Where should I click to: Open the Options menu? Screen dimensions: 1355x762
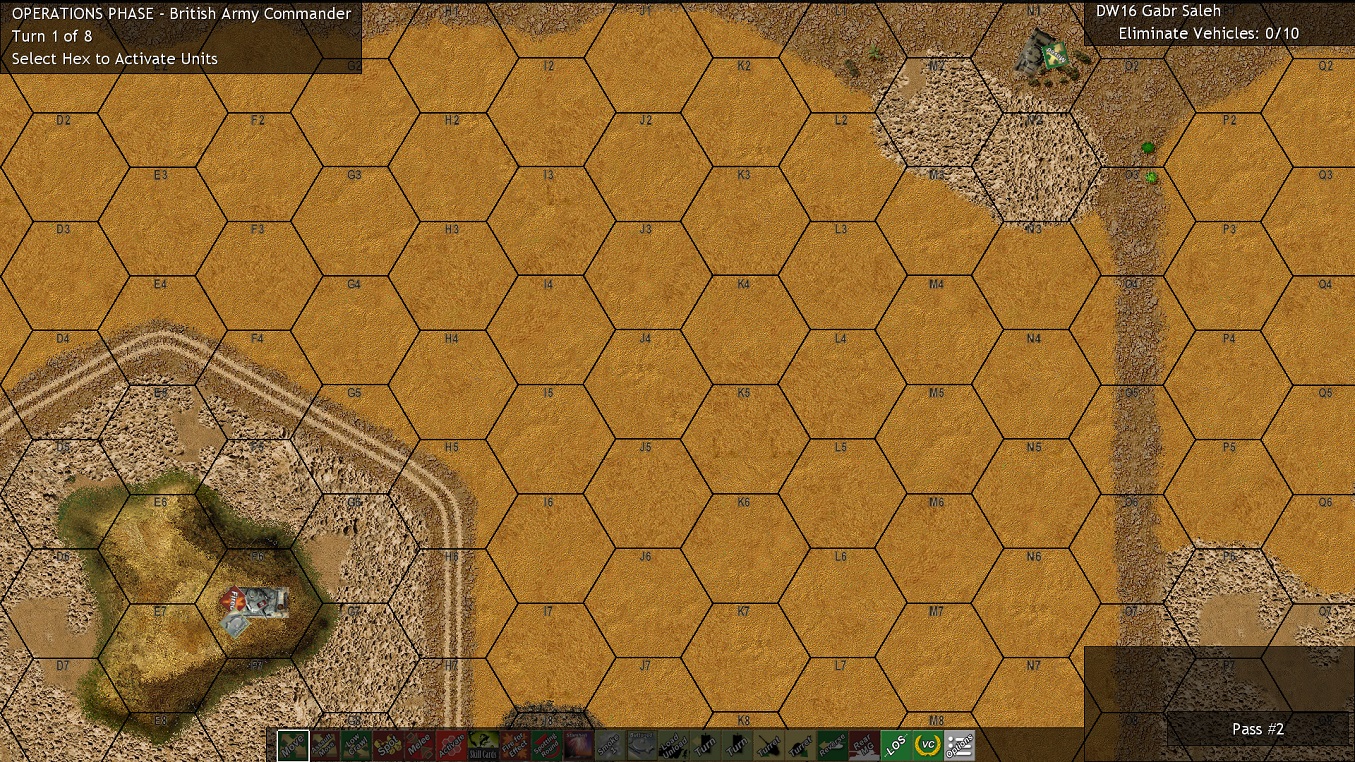pos(959,745)
